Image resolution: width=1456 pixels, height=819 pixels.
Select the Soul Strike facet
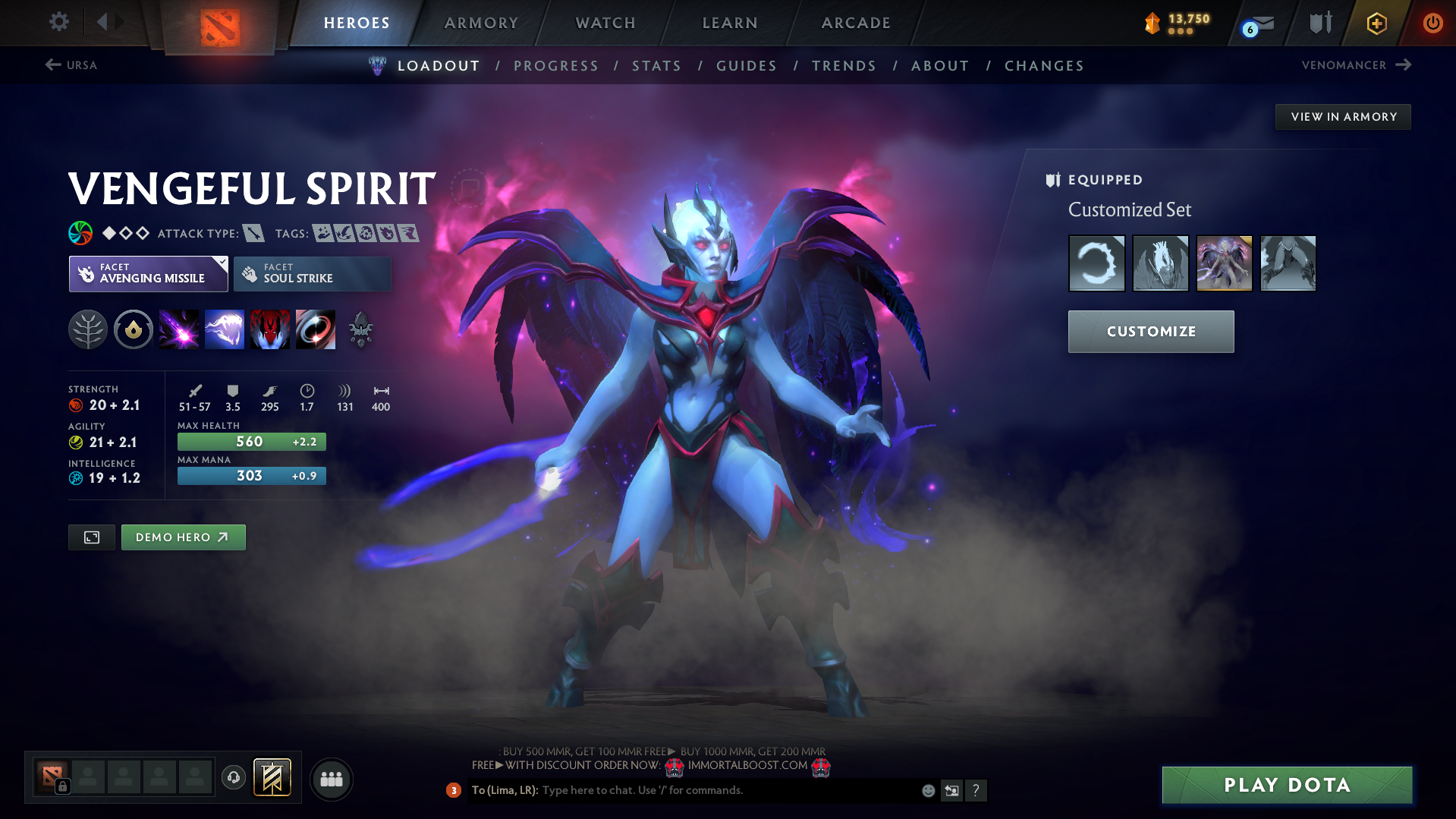click(x=311, y=274)
